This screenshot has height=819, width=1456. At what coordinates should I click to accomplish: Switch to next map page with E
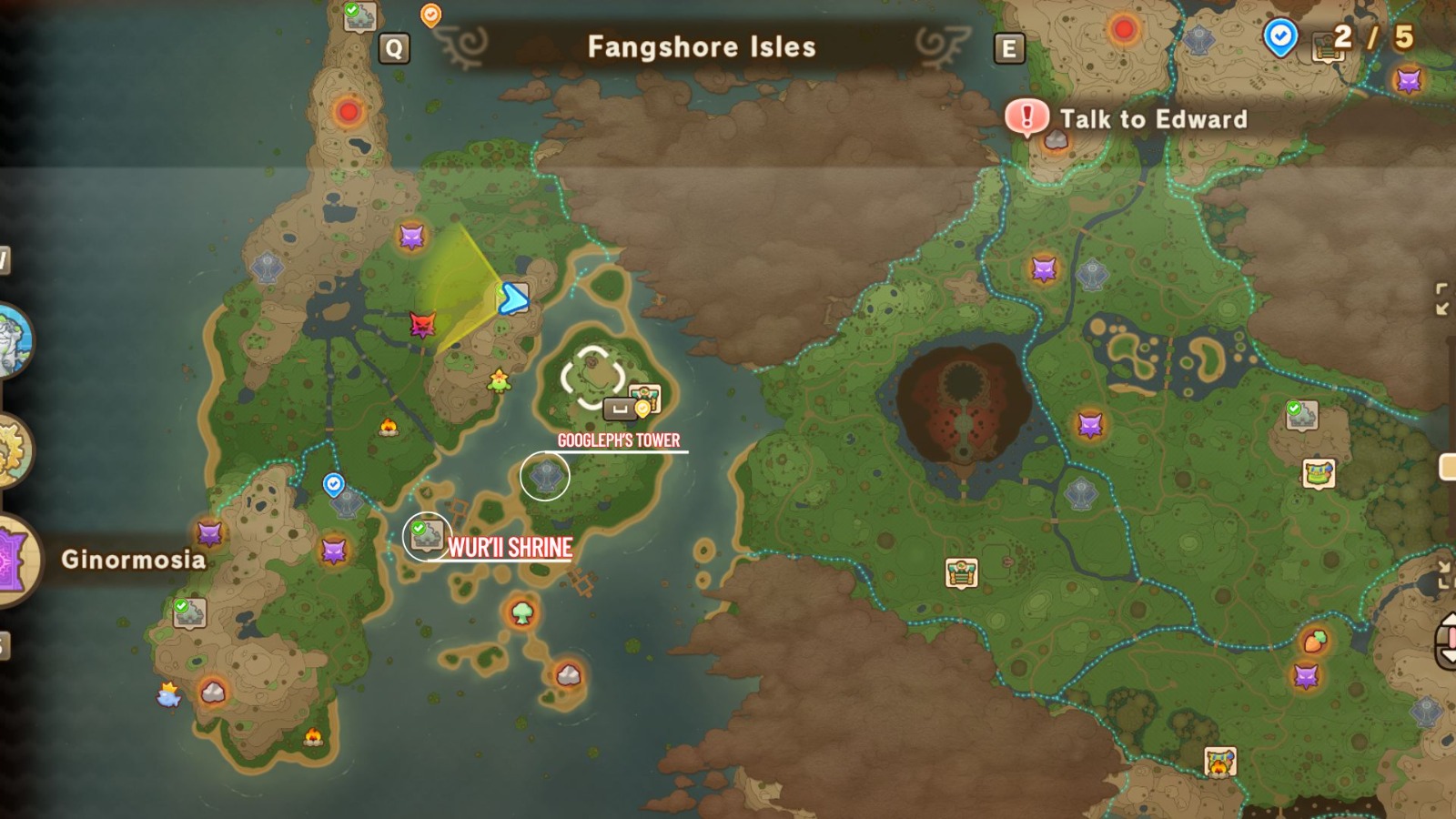(1008, 46)
